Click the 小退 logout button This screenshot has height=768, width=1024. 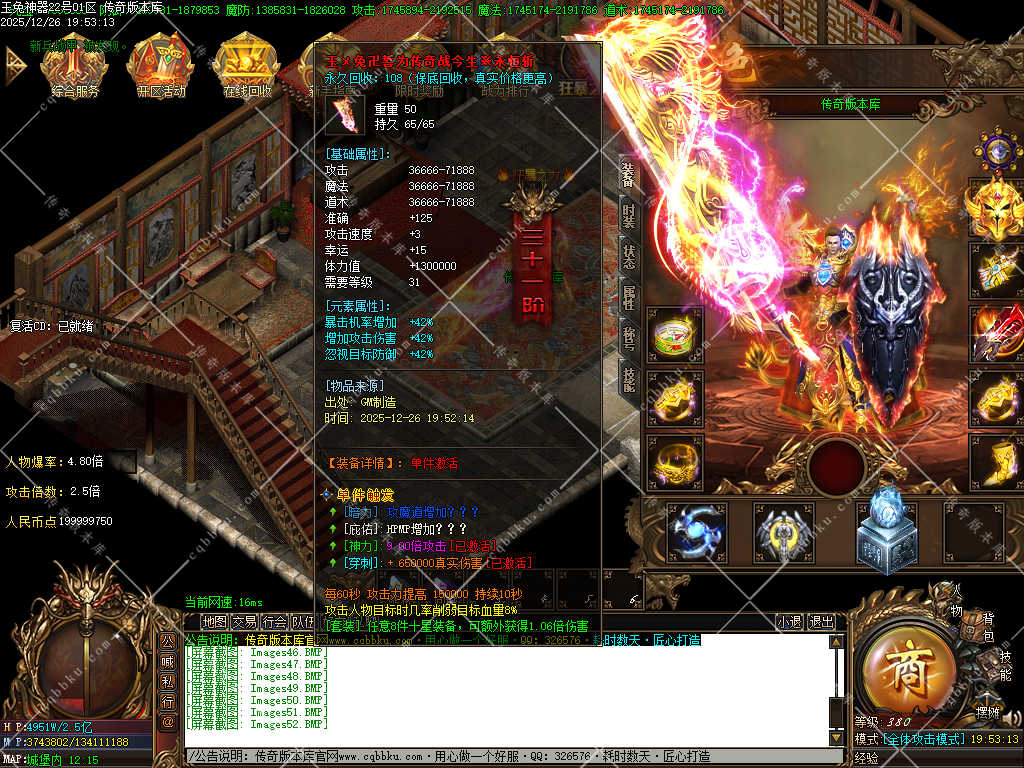790,622
